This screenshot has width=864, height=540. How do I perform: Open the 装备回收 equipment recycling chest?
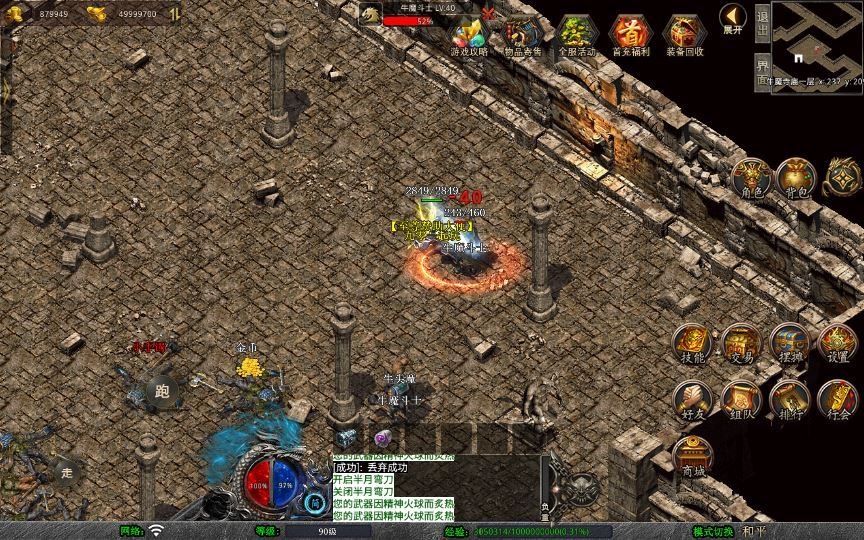[684, 36]
